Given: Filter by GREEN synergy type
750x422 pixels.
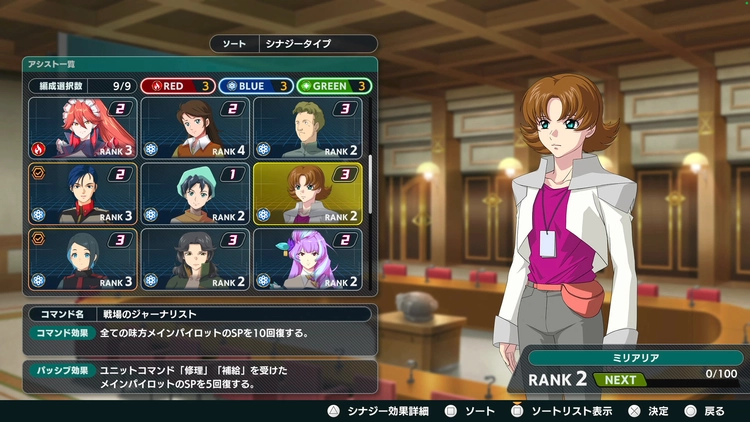Looking at the screenshot, I should coord(334,86).
